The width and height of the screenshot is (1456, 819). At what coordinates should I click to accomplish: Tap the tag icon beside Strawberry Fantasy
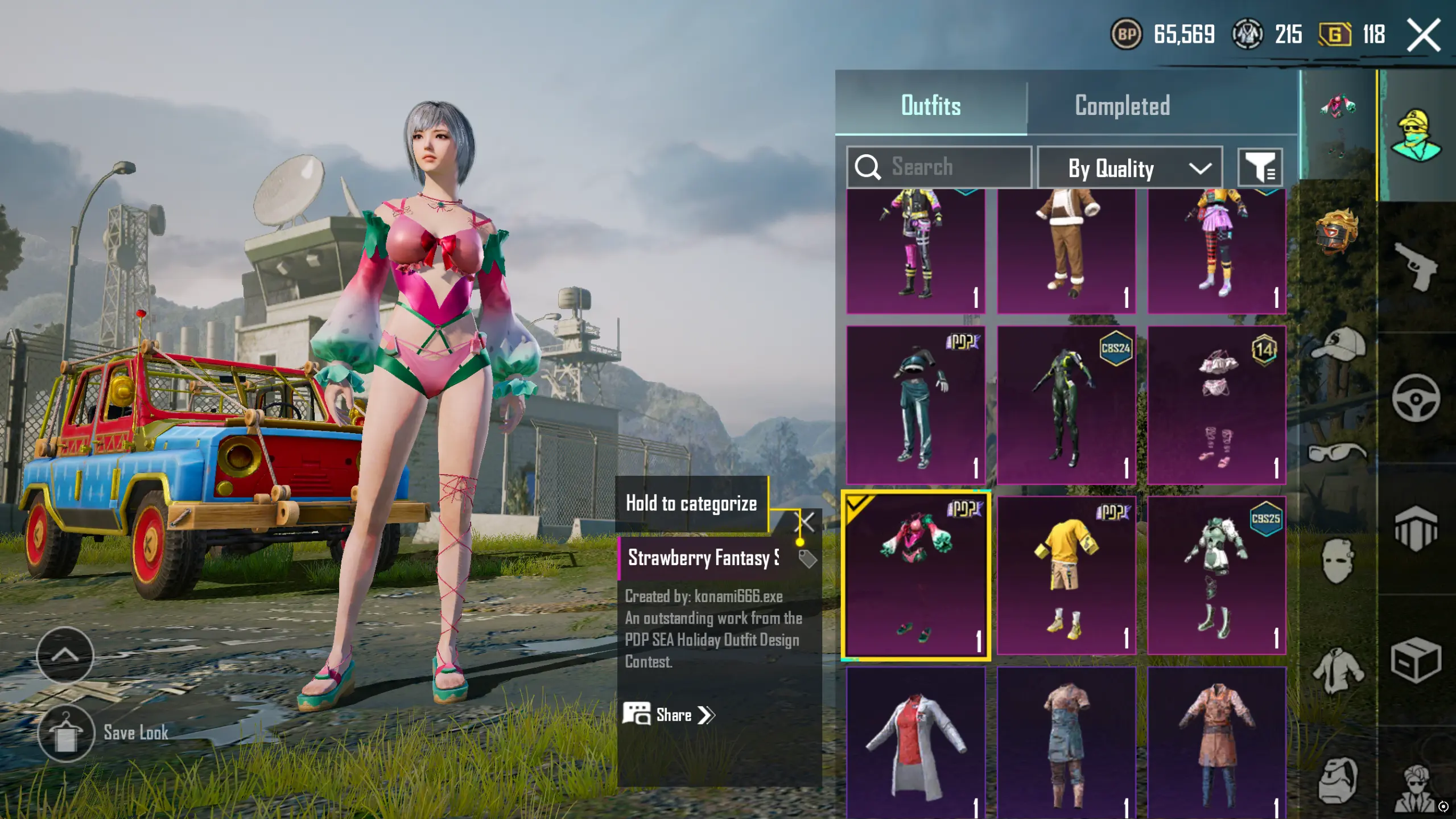pyautogui.click(x=807, y=559)
